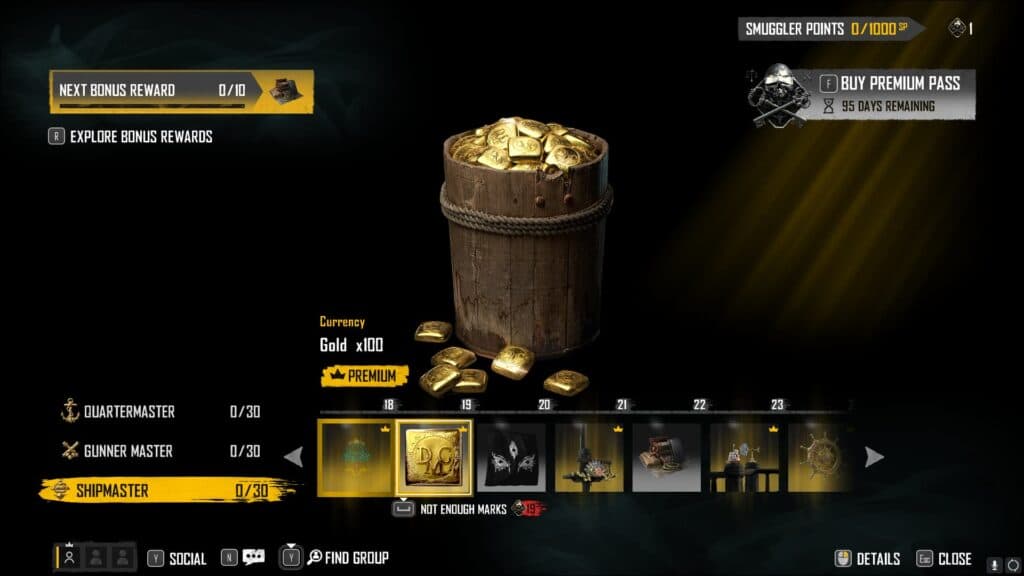Explore bonus rewards
1024x576 pixels.
tap(140, 137)
